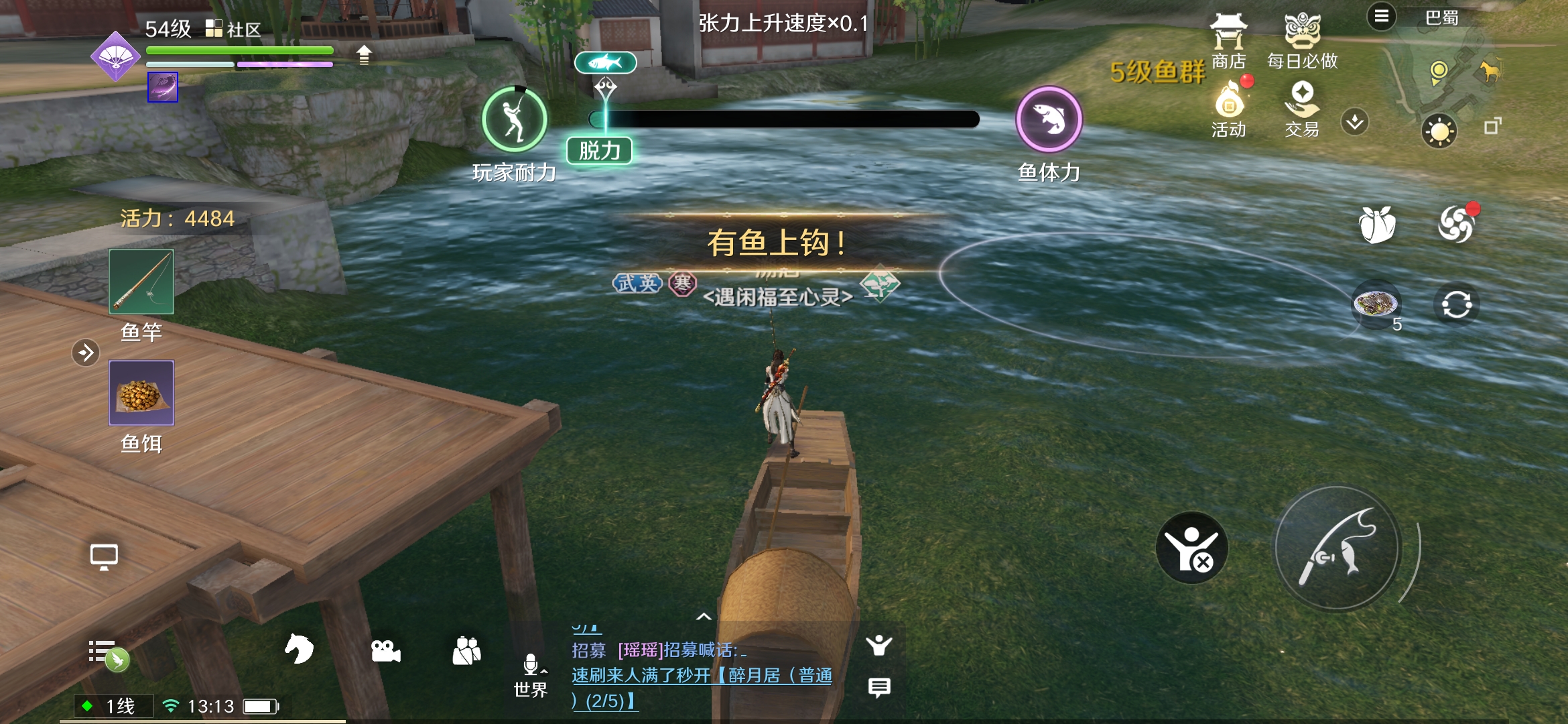This screenshot has width=1568, height=724.
Task: Open the recruitment link for 醉月居
Action: click(702, 676)
